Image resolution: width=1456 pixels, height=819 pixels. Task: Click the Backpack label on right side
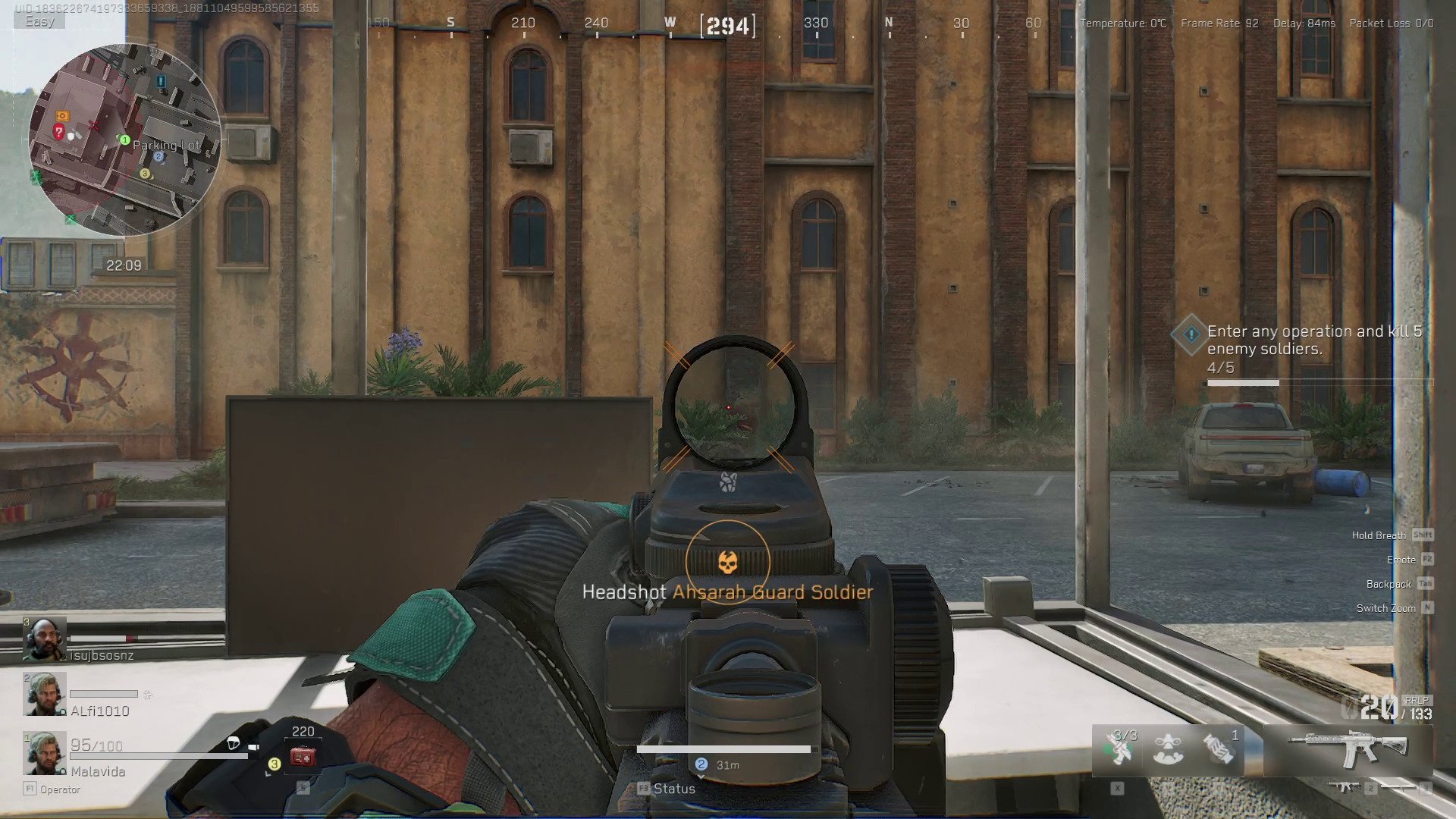click(1389, 584)
